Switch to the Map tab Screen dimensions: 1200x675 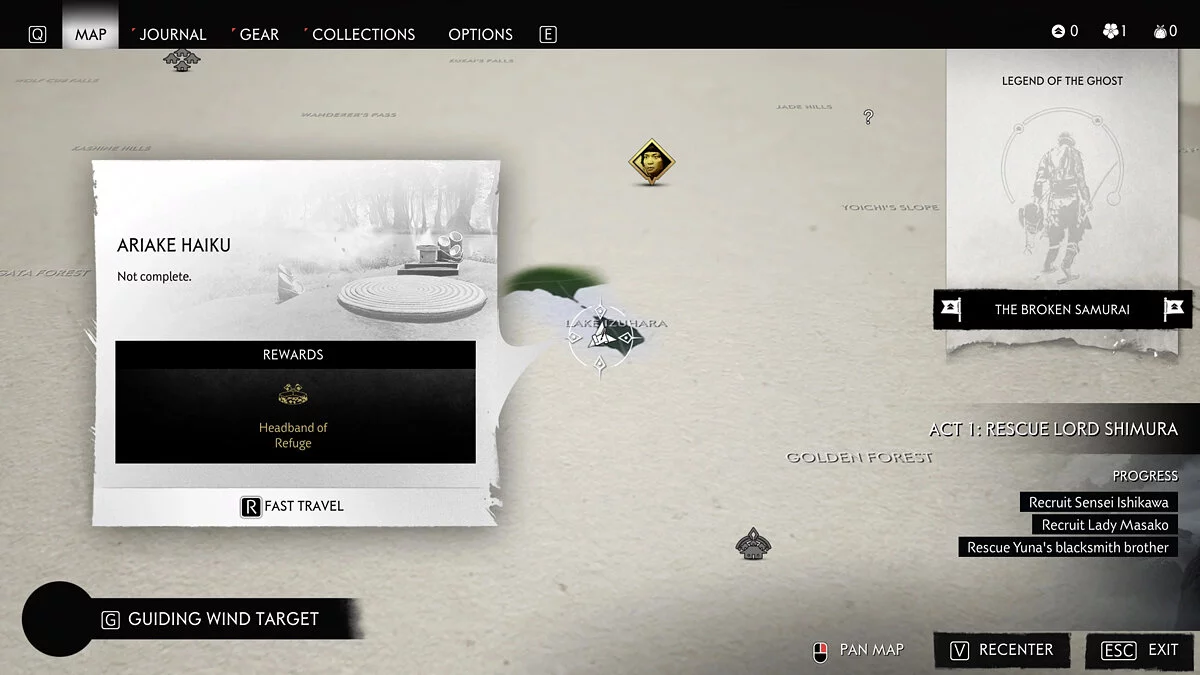pyautogui.click(x=90, y=34)
